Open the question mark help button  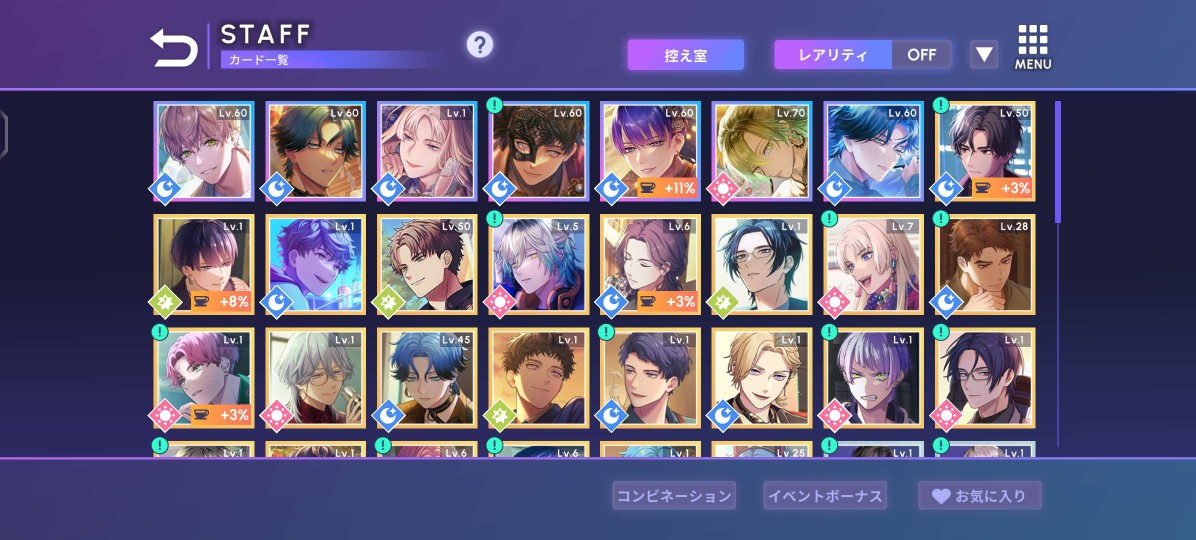480,44
